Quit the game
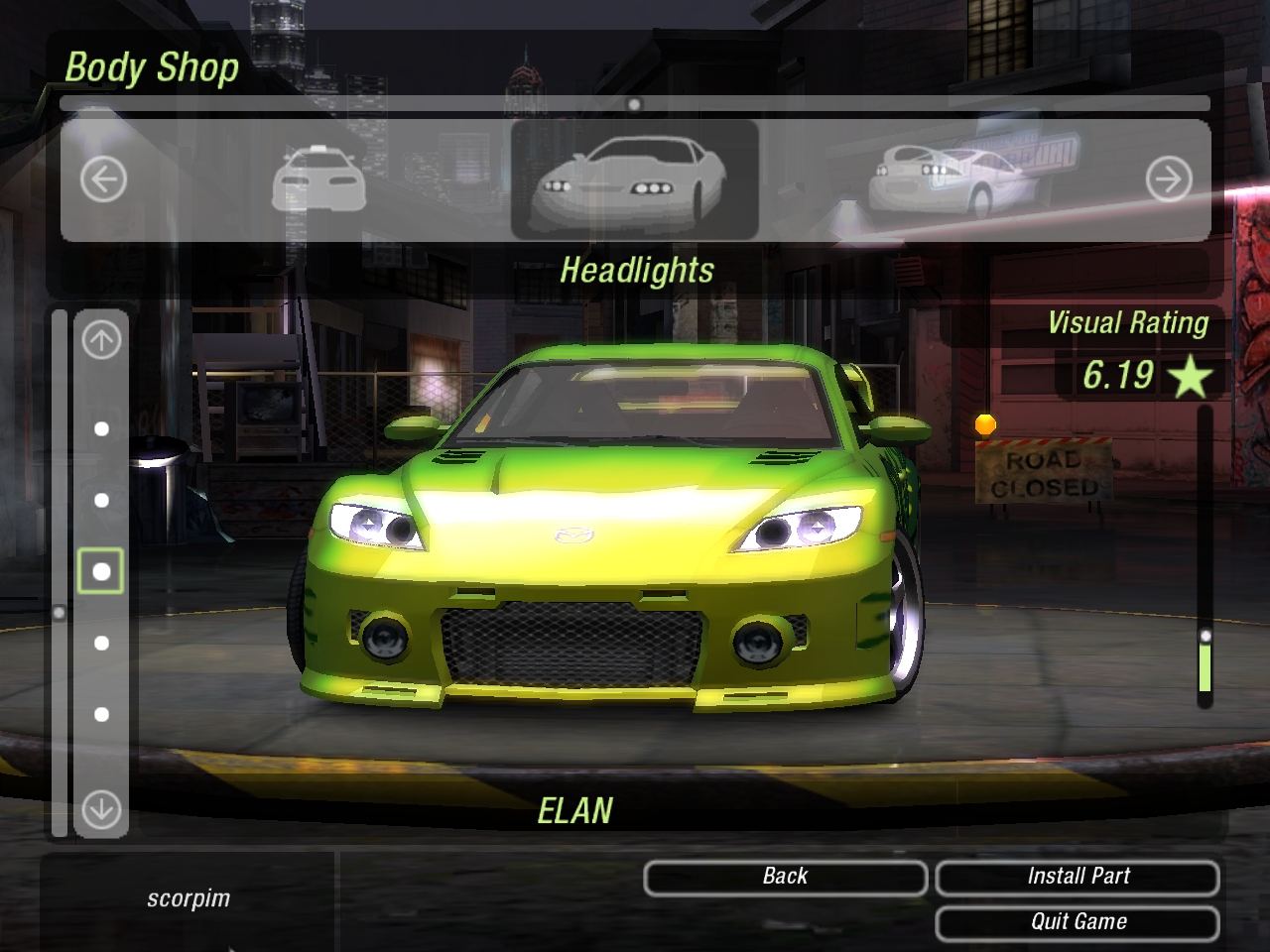 (x=1078, y=922)
